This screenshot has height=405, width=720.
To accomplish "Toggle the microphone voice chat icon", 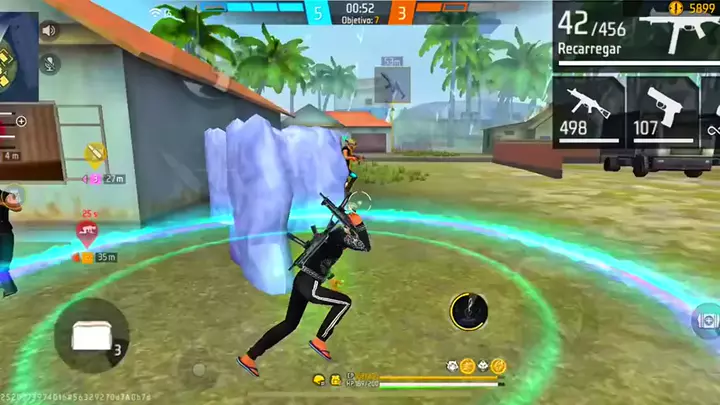I will click(x=48, y=63).
